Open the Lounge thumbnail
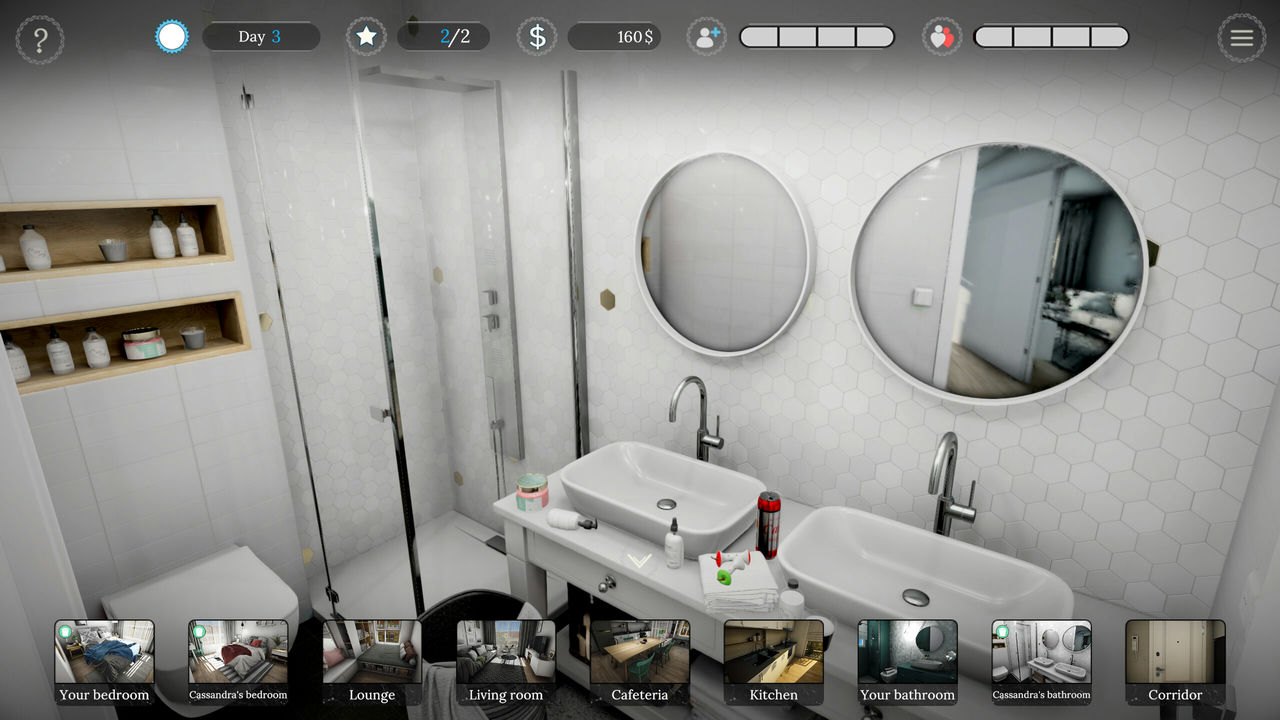Image resolution: width=1280 pixels, height=720 pixels. [372, 660]
